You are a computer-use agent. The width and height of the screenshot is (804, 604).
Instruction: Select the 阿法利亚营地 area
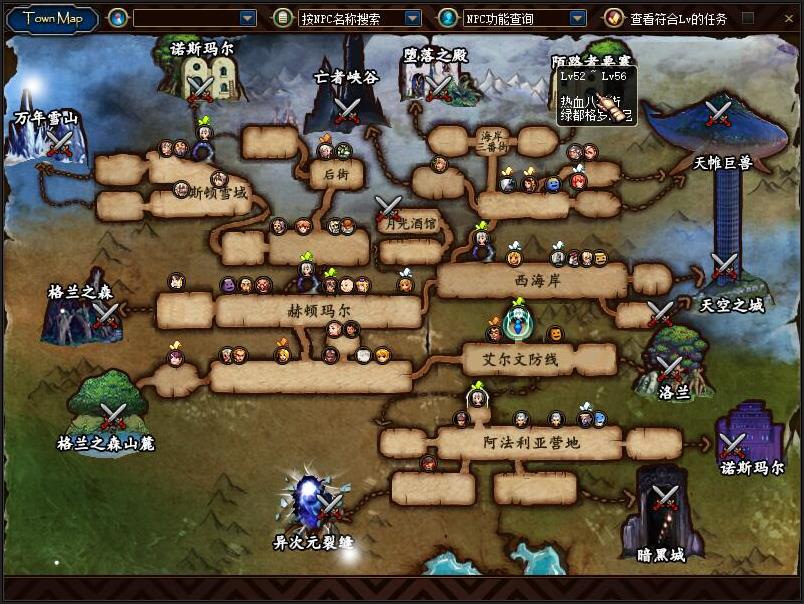click(x=530, y=442)
